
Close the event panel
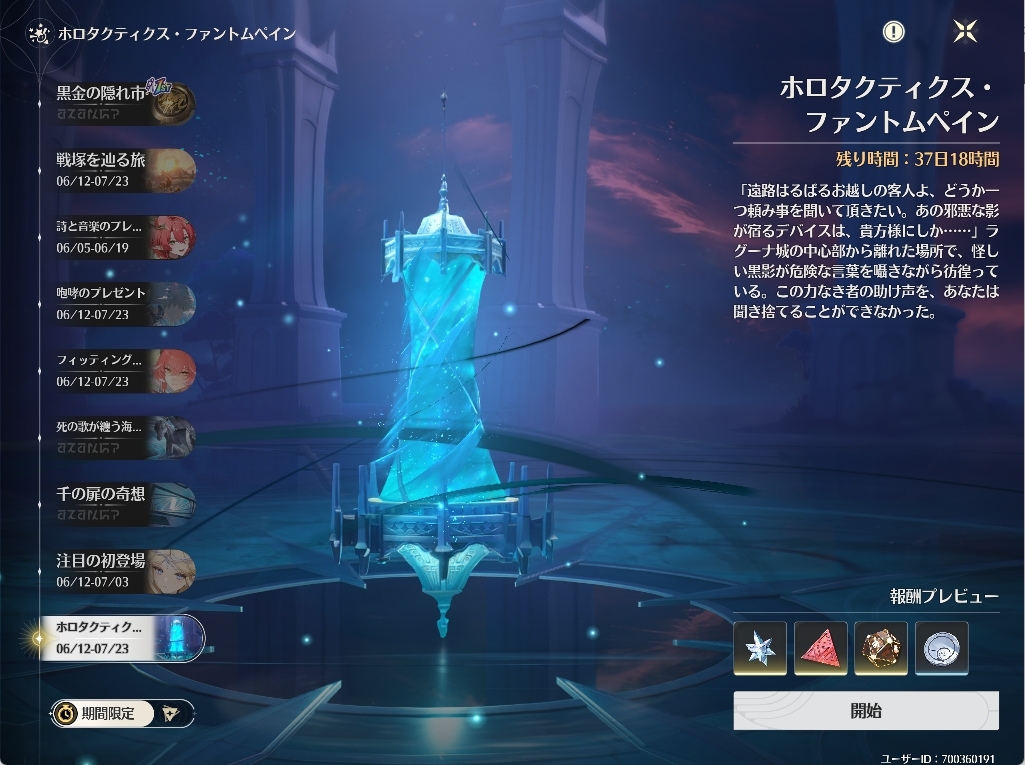965,31
